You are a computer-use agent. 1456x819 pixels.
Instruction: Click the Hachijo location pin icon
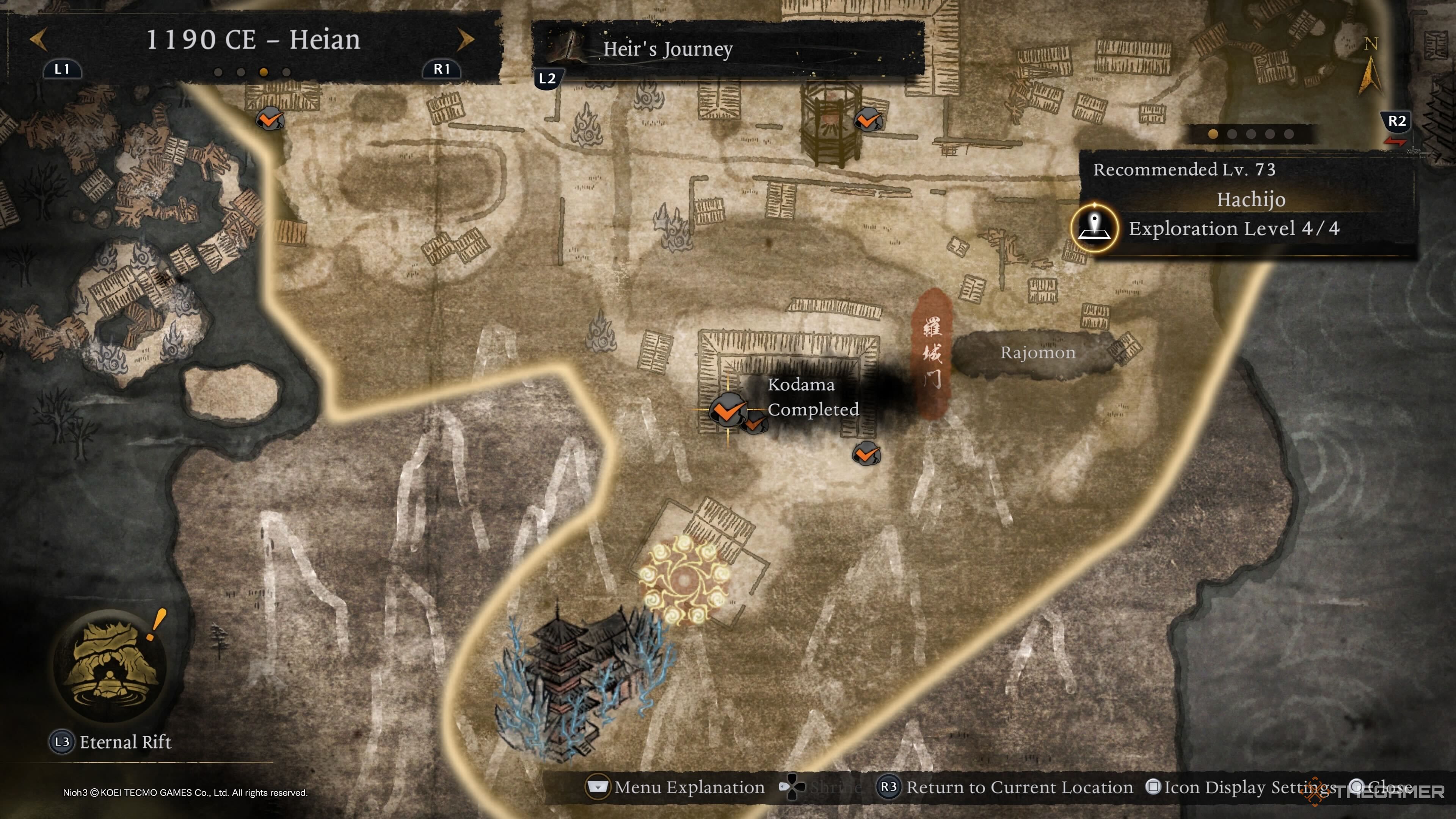point(1094,228)
